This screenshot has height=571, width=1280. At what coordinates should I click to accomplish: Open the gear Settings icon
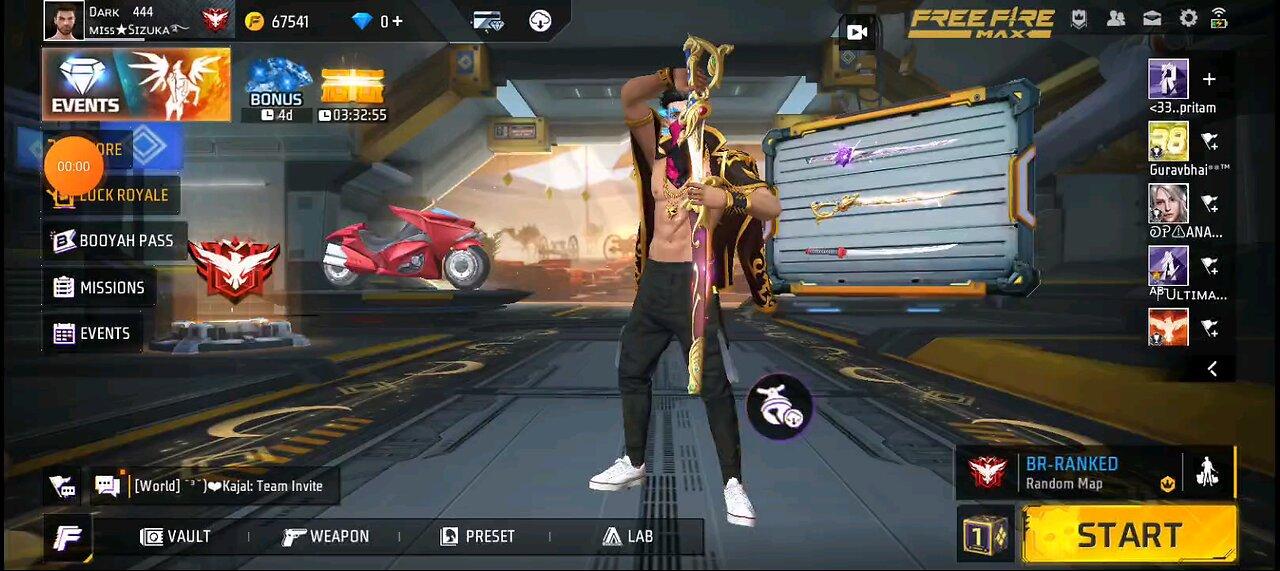pos(1188,18)
